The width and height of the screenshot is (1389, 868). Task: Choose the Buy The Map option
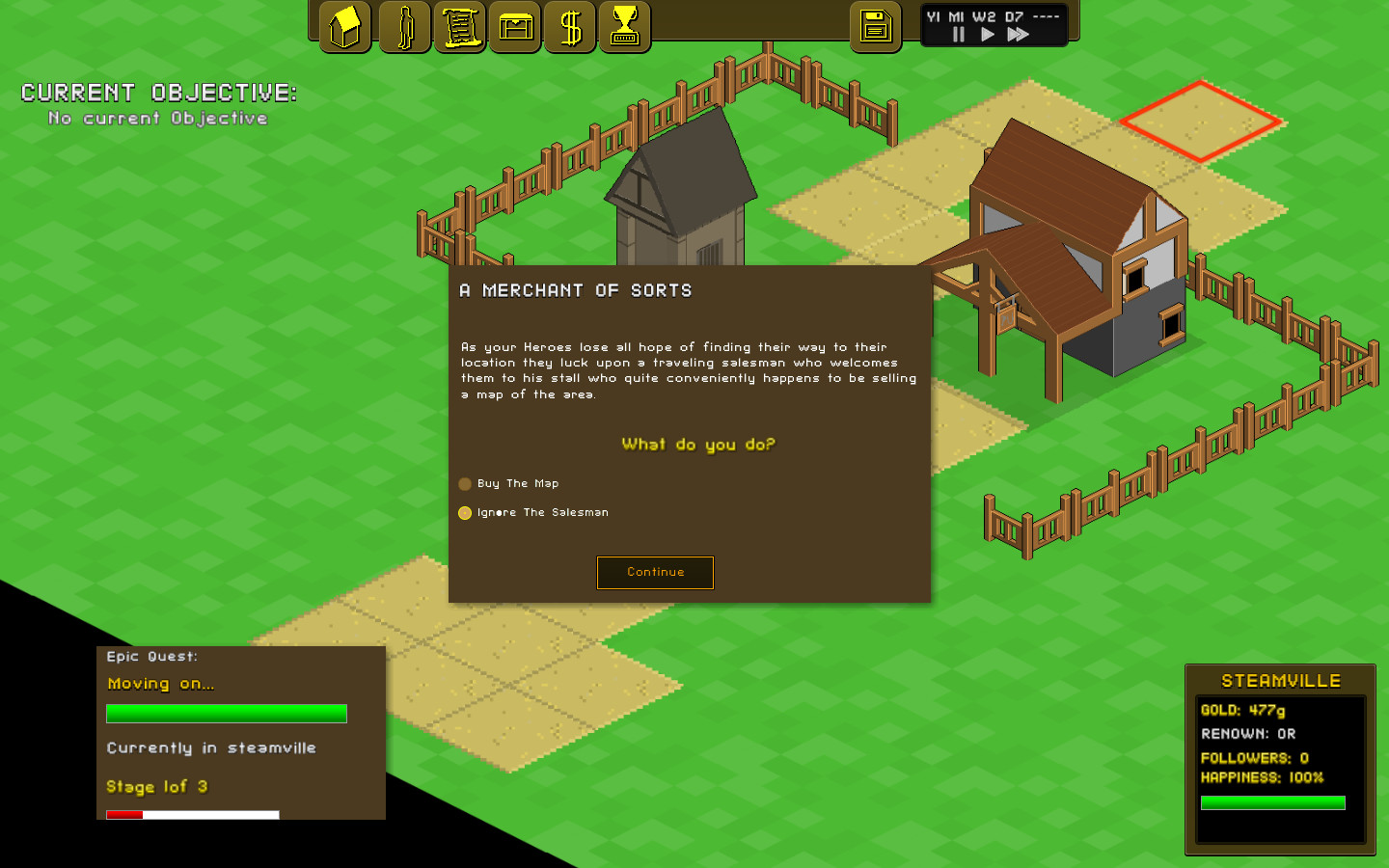(465, 484)
